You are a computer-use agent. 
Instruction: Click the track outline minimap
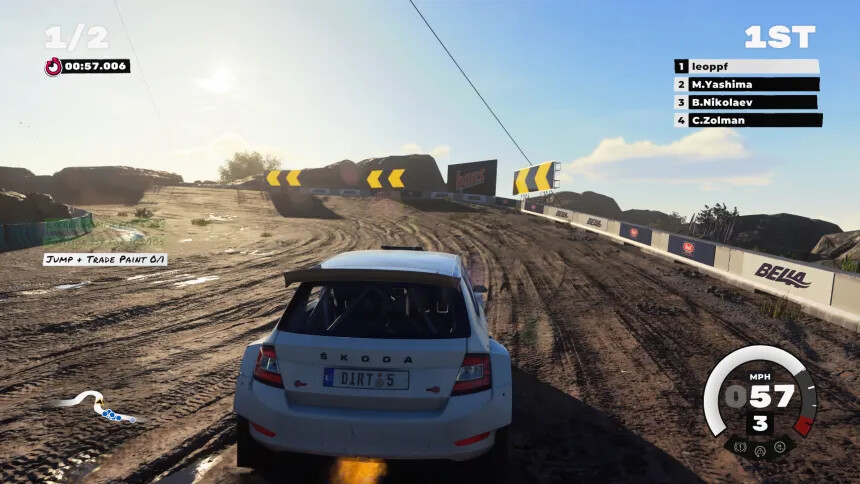tap(96, 406)
